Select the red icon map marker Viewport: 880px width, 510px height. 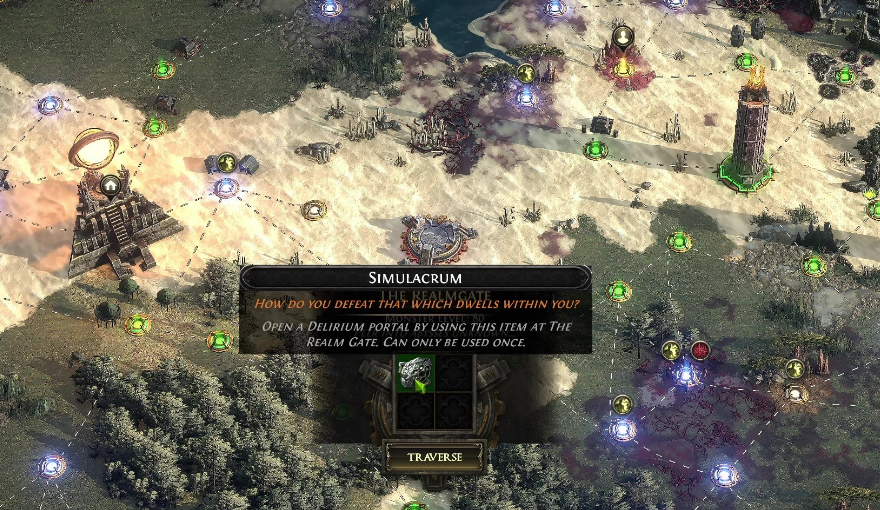(x=700, y=350)
